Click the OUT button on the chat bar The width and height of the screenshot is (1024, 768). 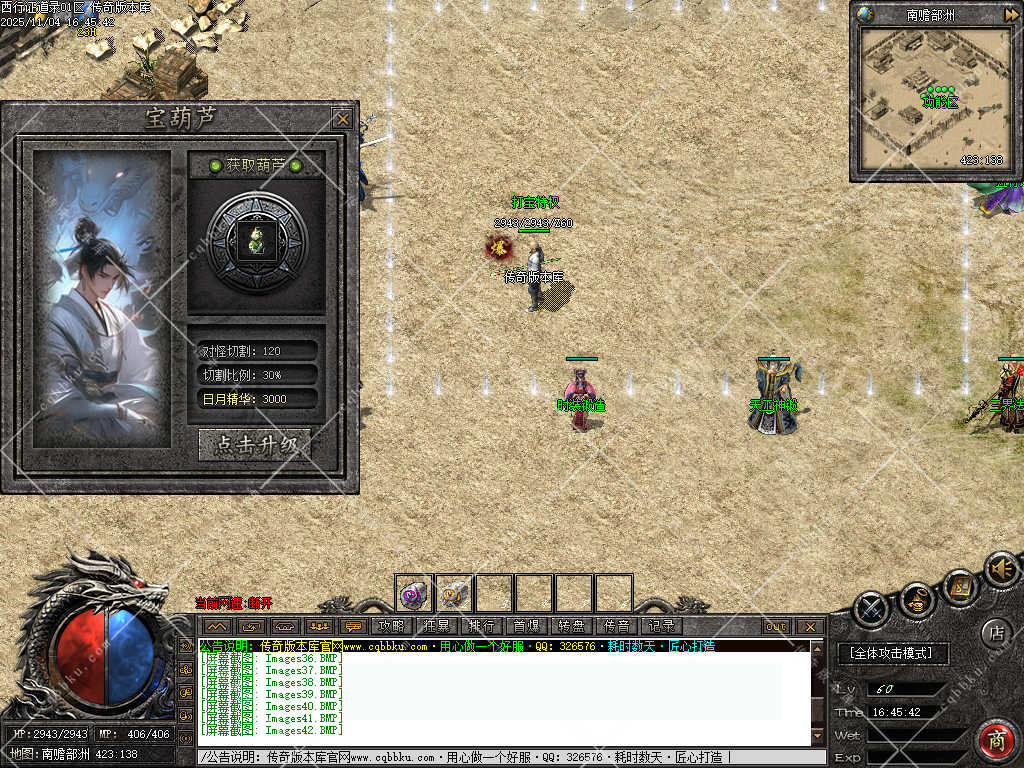(x=776, y=627)
